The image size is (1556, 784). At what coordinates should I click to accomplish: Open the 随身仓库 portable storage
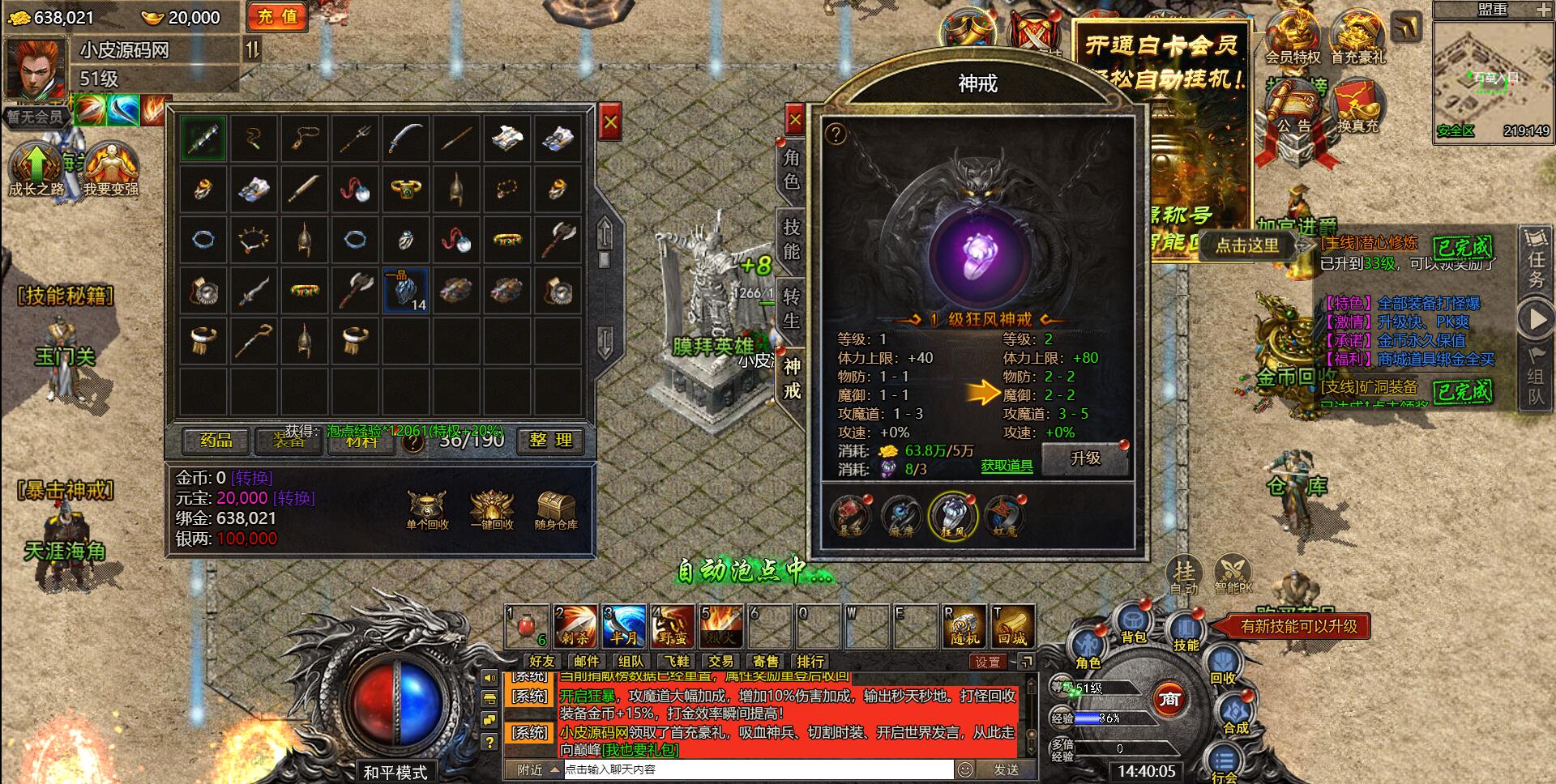point(556,511)
